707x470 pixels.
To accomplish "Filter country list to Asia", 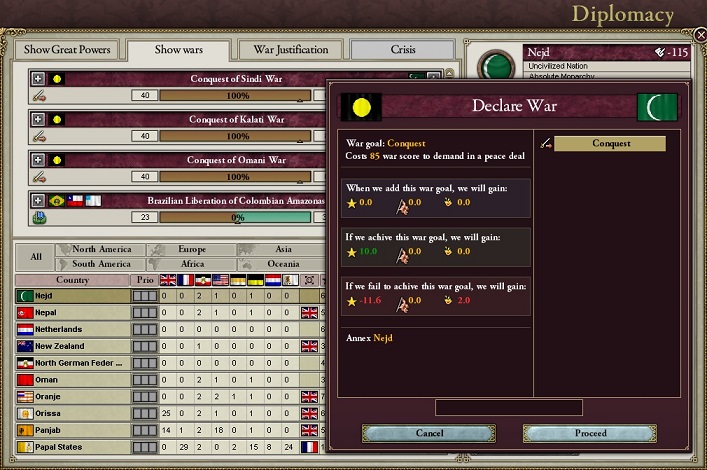I will pos(283,250).
